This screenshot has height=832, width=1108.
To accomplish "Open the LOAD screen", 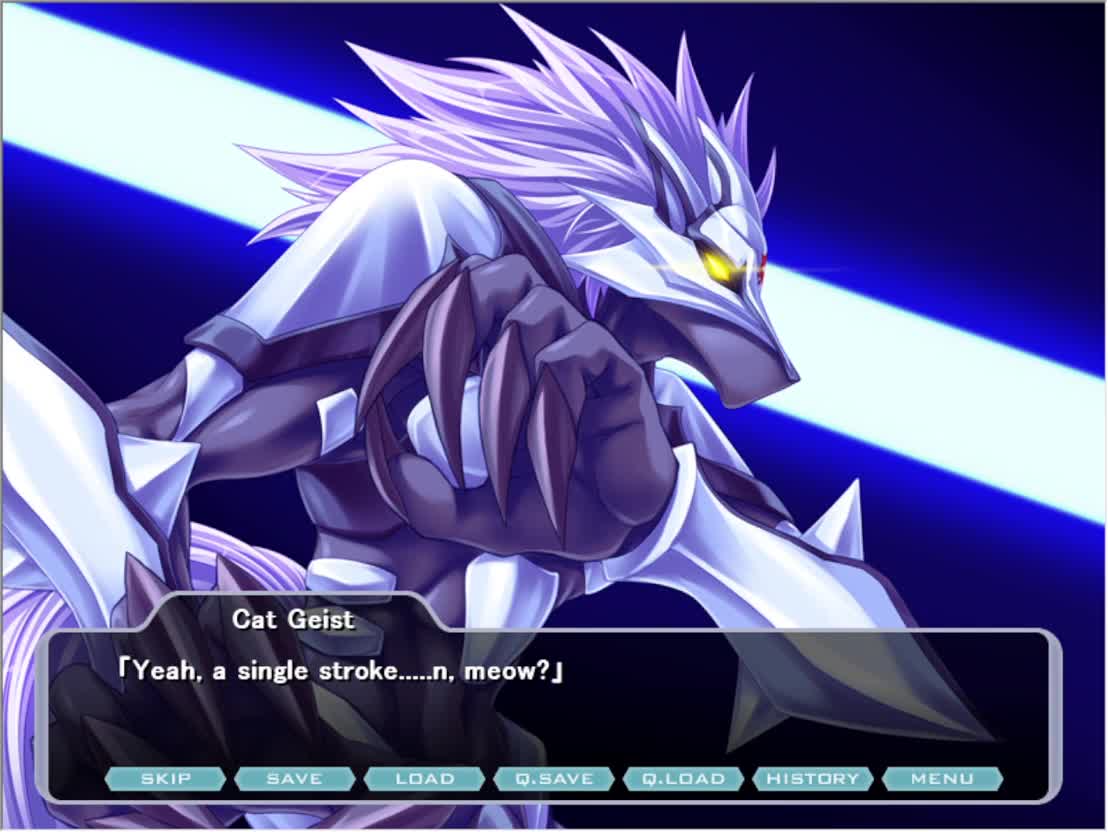I will point(424,779).
